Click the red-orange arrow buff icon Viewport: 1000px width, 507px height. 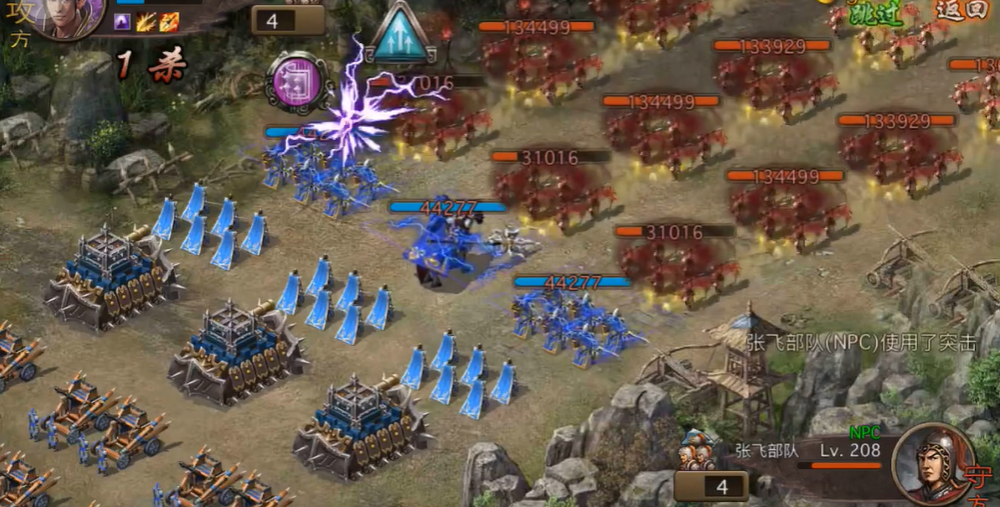[x=169, y=22]
